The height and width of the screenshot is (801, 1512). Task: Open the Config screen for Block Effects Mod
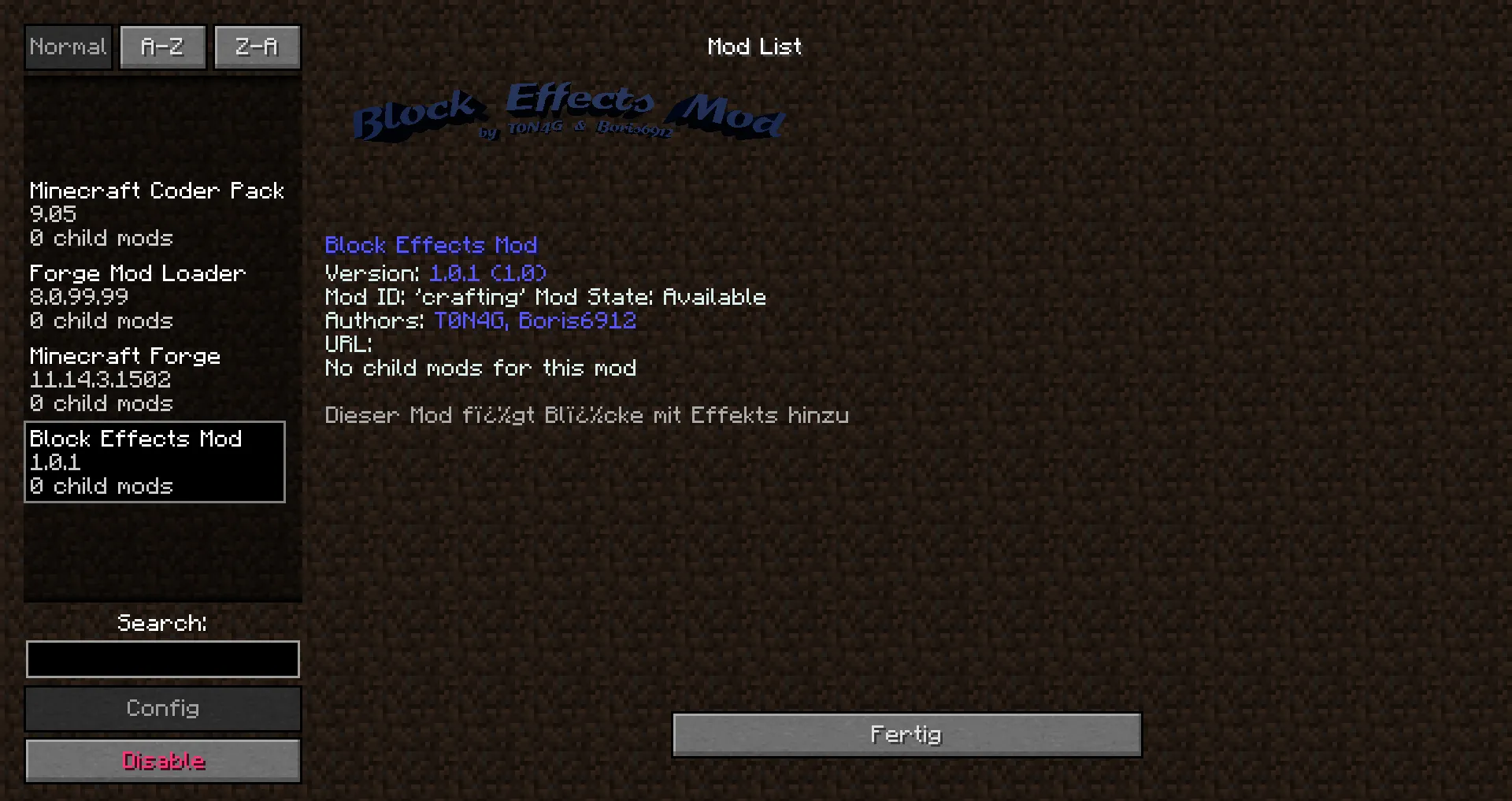tap(162, 708)
